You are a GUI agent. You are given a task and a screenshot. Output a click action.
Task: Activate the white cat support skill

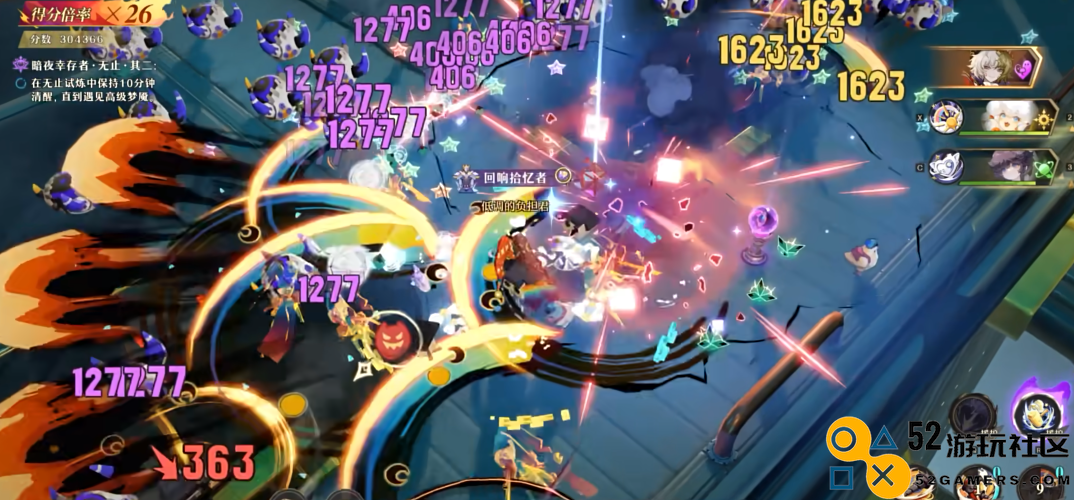[x=945, y=167]
